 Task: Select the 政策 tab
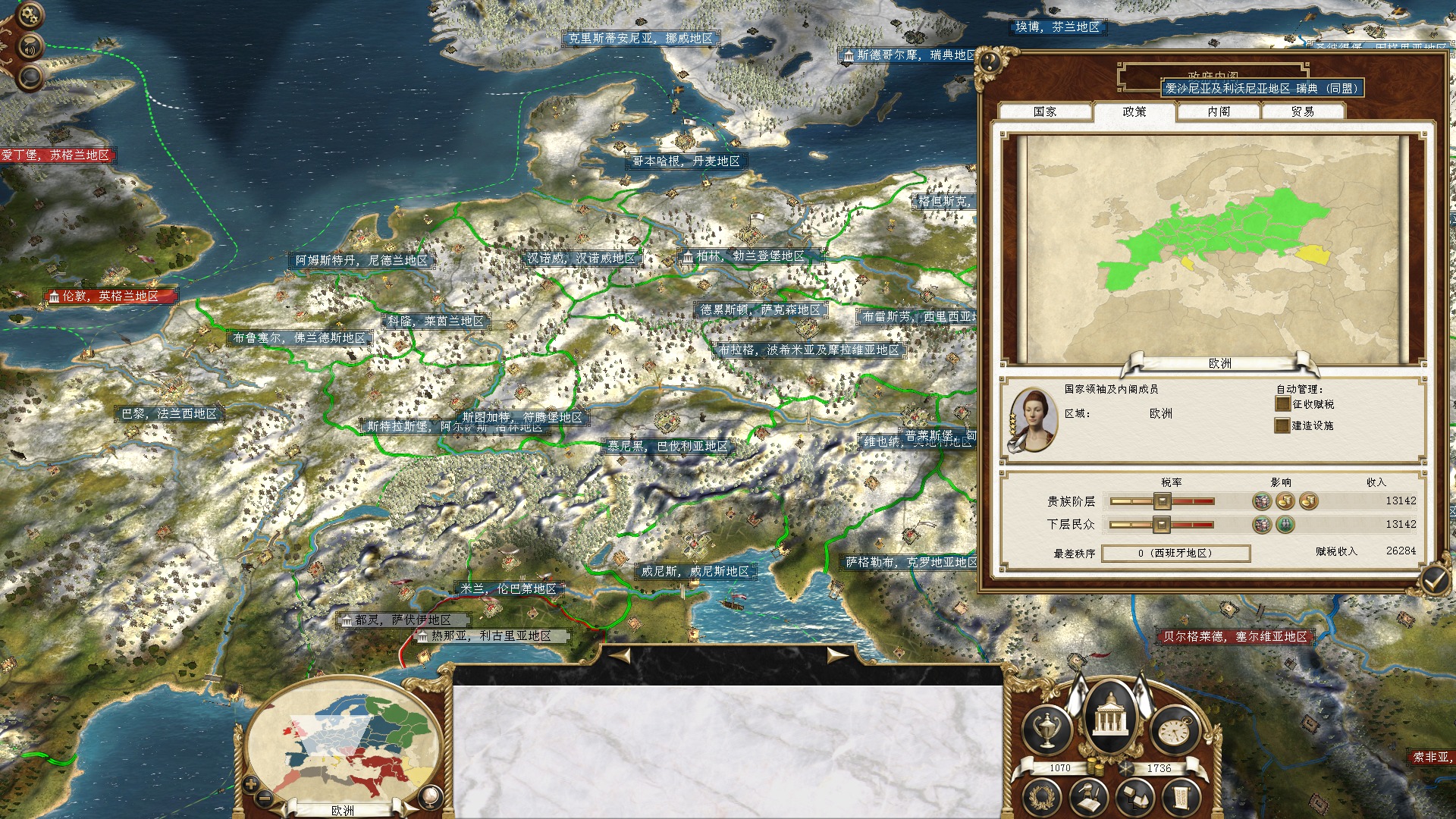pos(1134,111)
